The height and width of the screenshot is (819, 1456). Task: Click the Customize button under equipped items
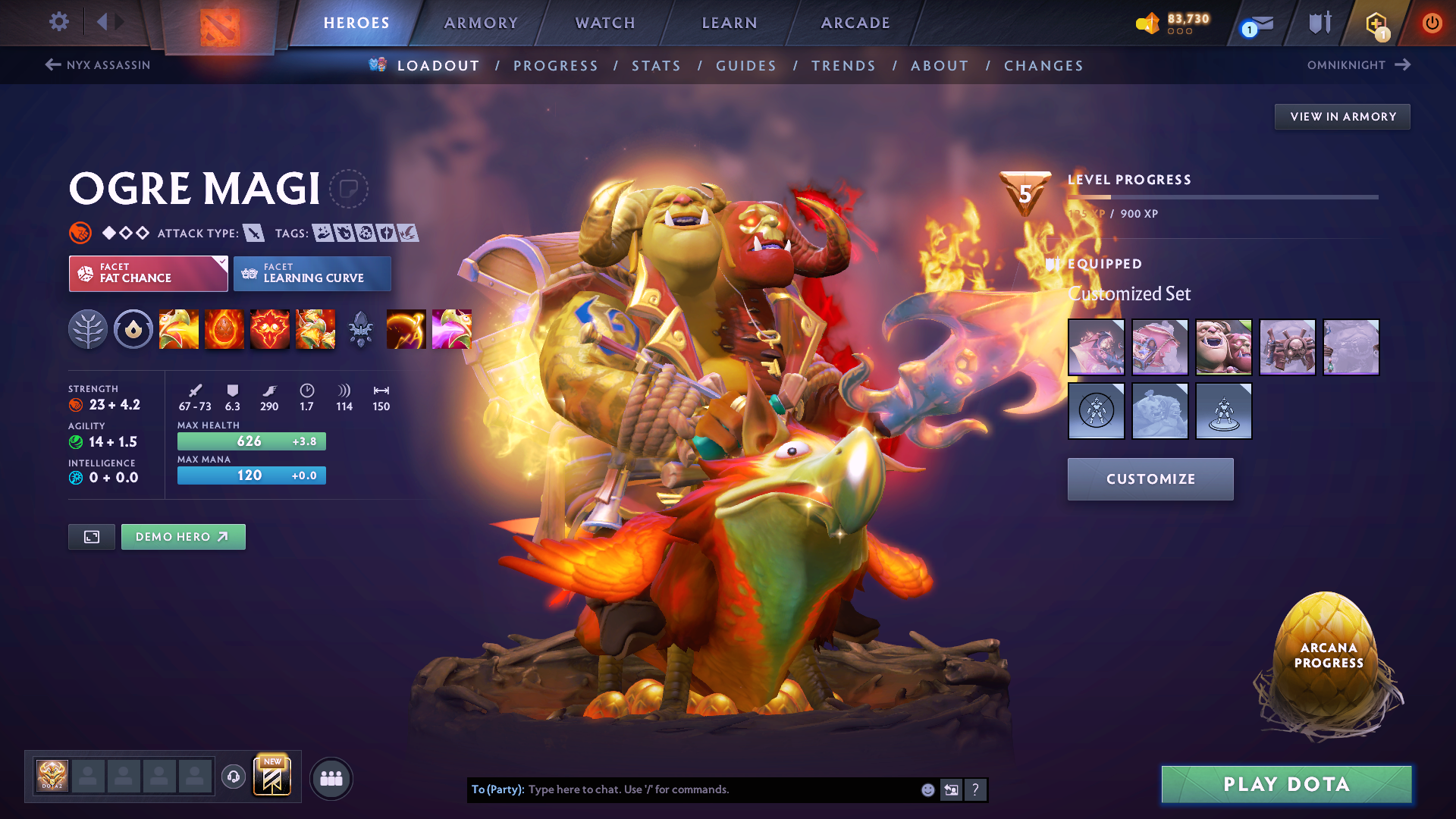click(1150, 479)
